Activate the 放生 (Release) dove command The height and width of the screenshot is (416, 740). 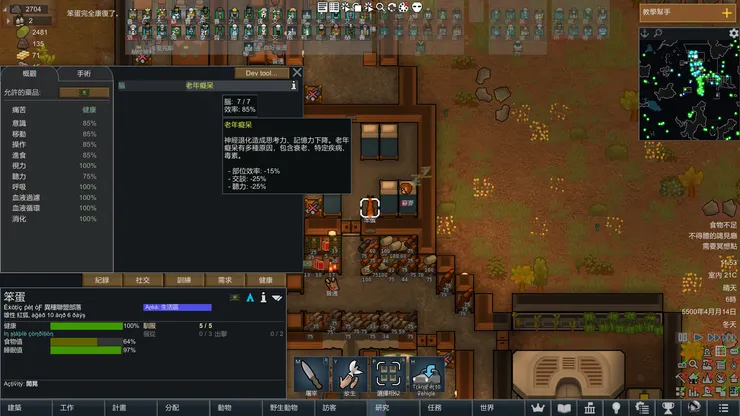[x=349, y=375]
